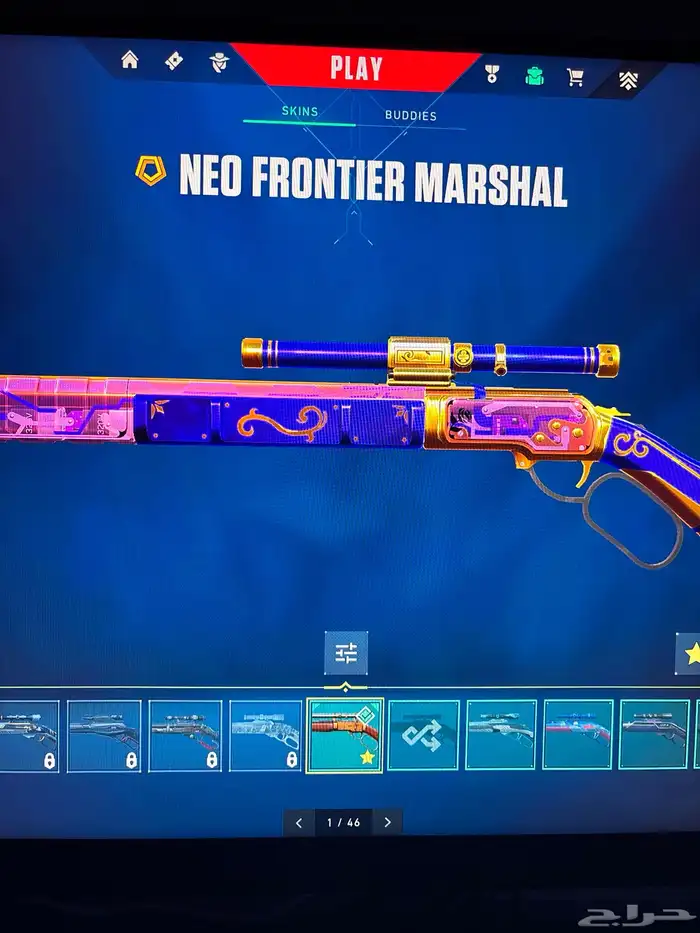Open the agents icon with hat

(x=219, y=63)
